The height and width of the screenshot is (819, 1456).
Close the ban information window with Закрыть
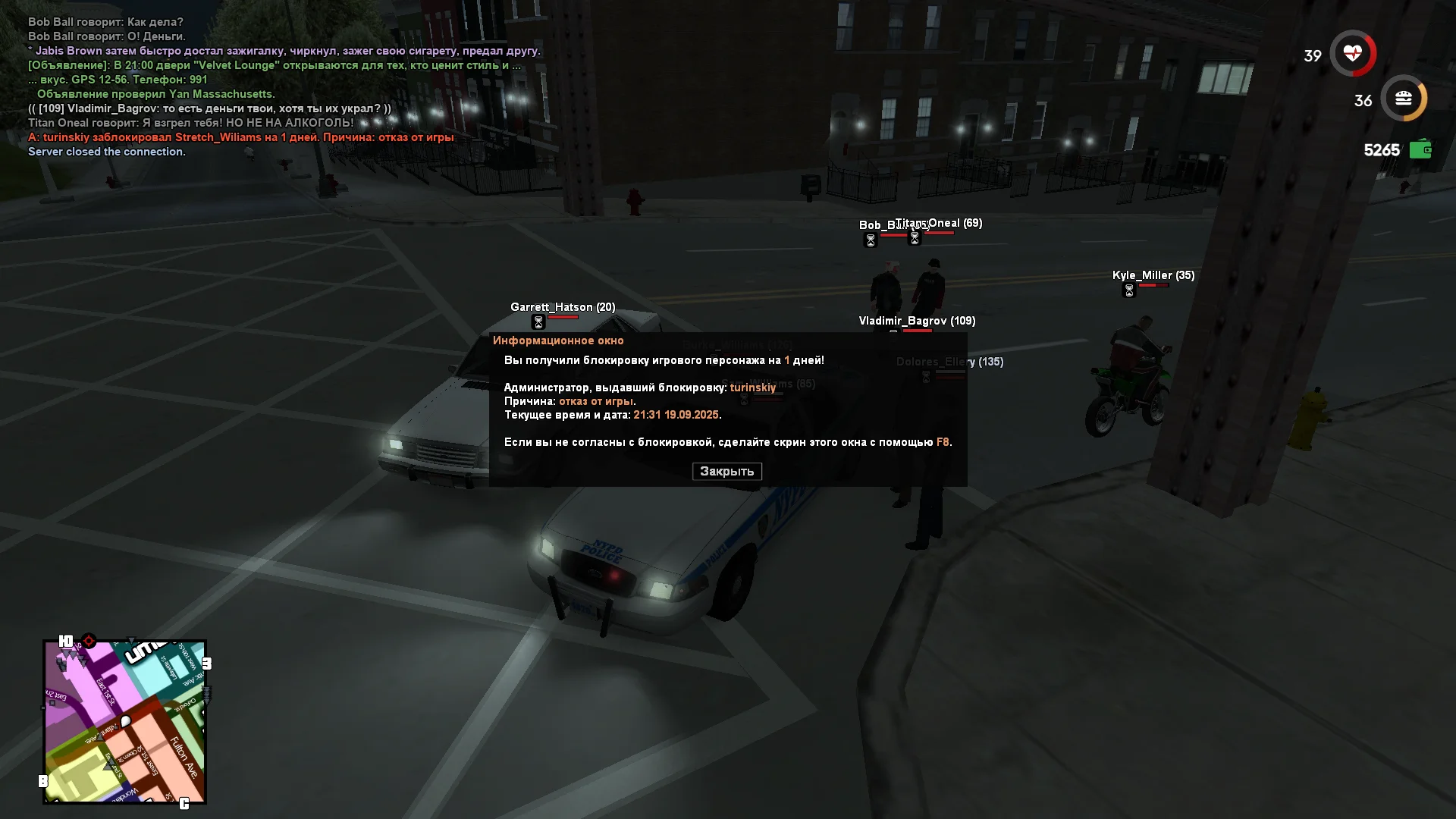(726, 471)
